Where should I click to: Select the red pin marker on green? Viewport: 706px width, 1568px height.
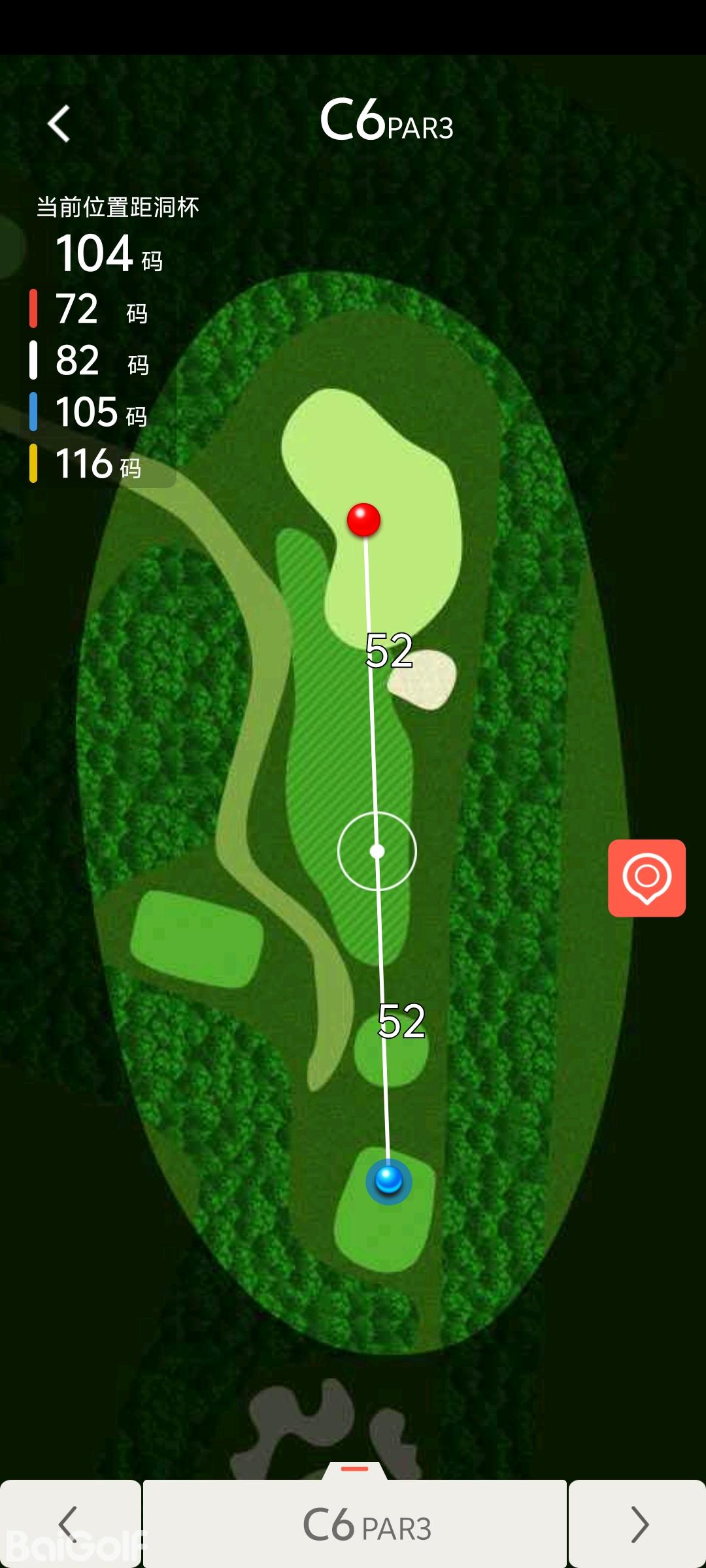[x=363, y=520]
